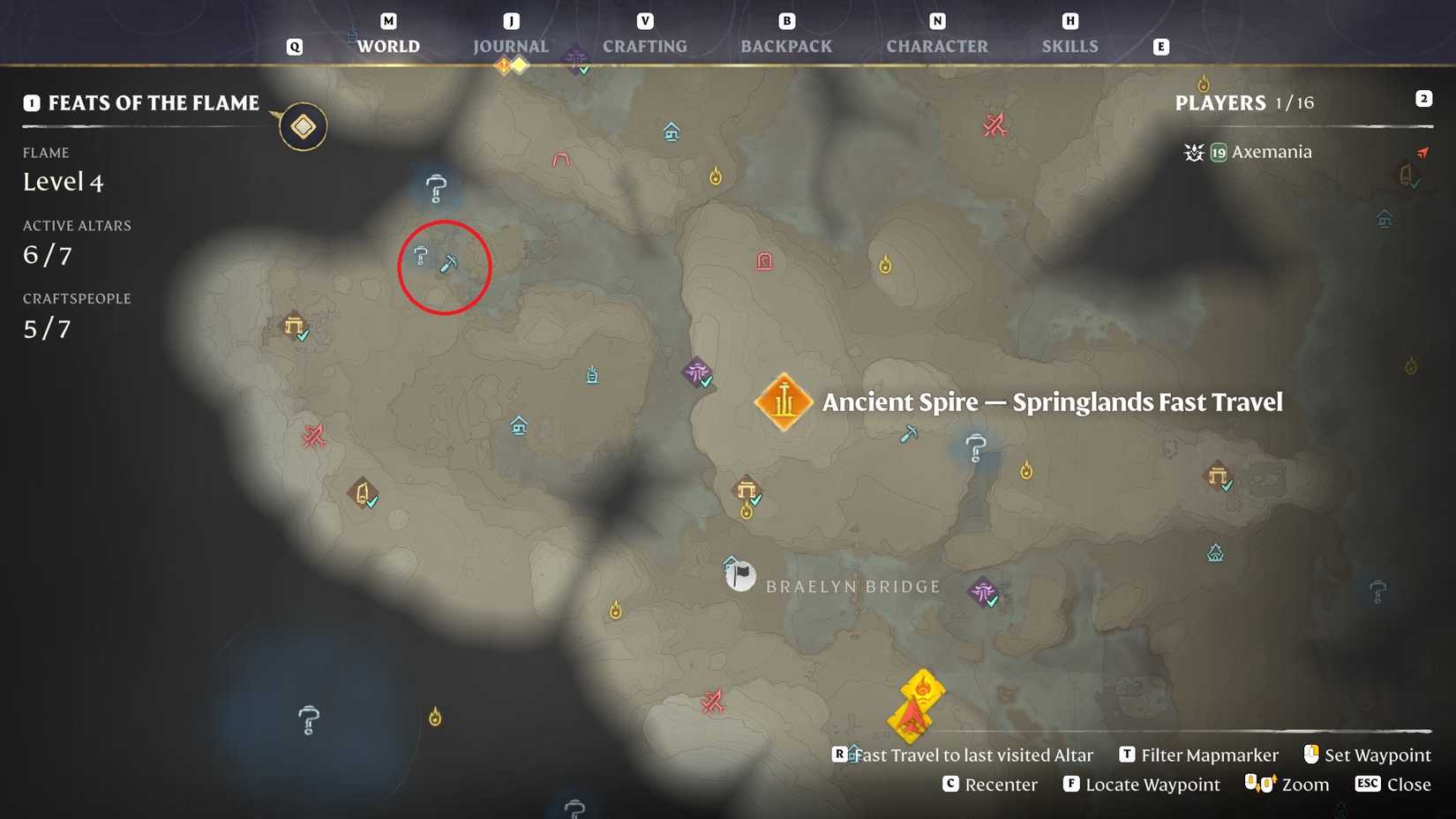Expand the Journal notification badge
Image resolution: width=1456 pixels, height=819 pixels.
tap(504, 64)
